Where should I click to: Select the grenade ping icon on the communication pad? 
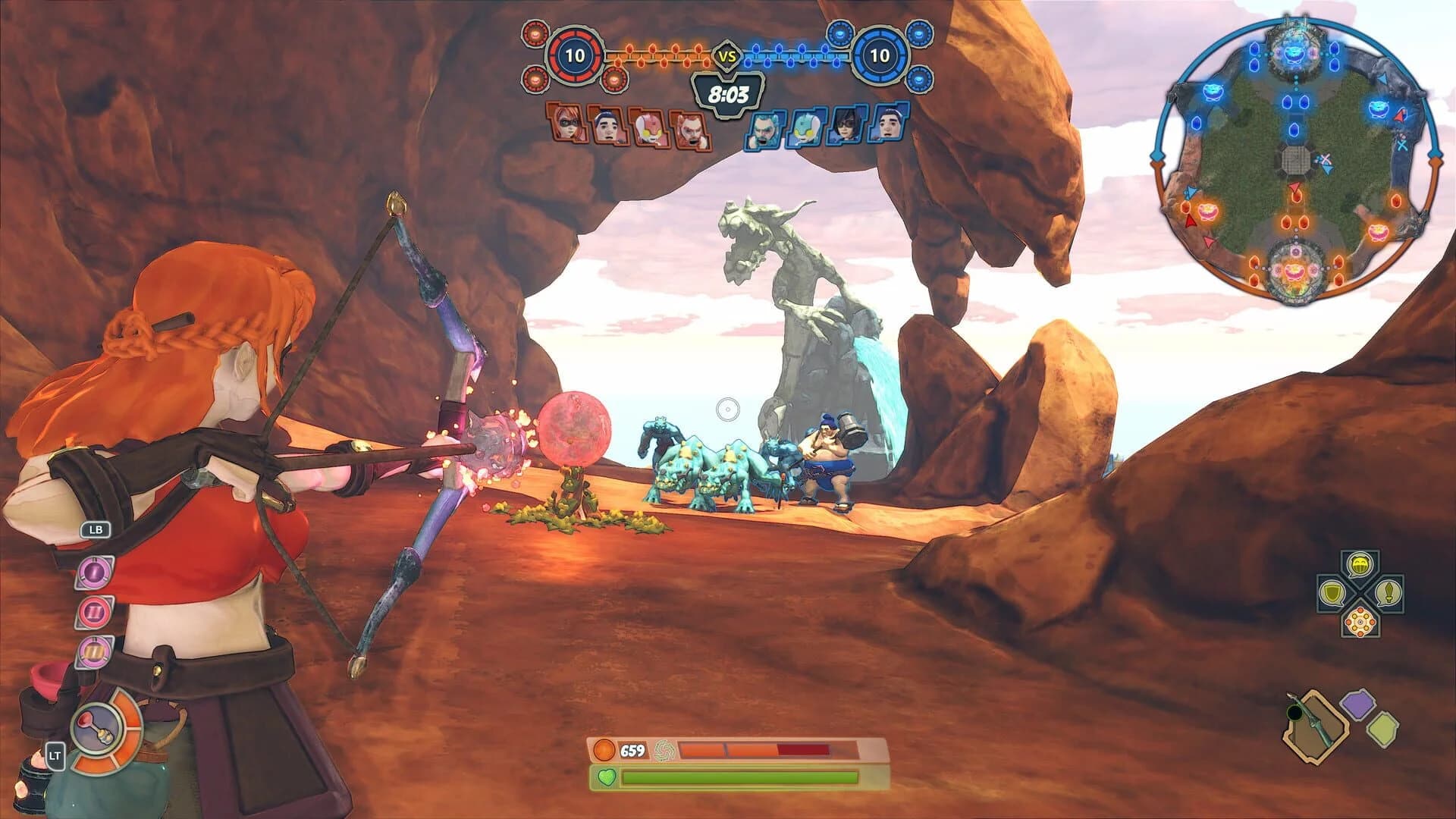[x=1360, y=565]
